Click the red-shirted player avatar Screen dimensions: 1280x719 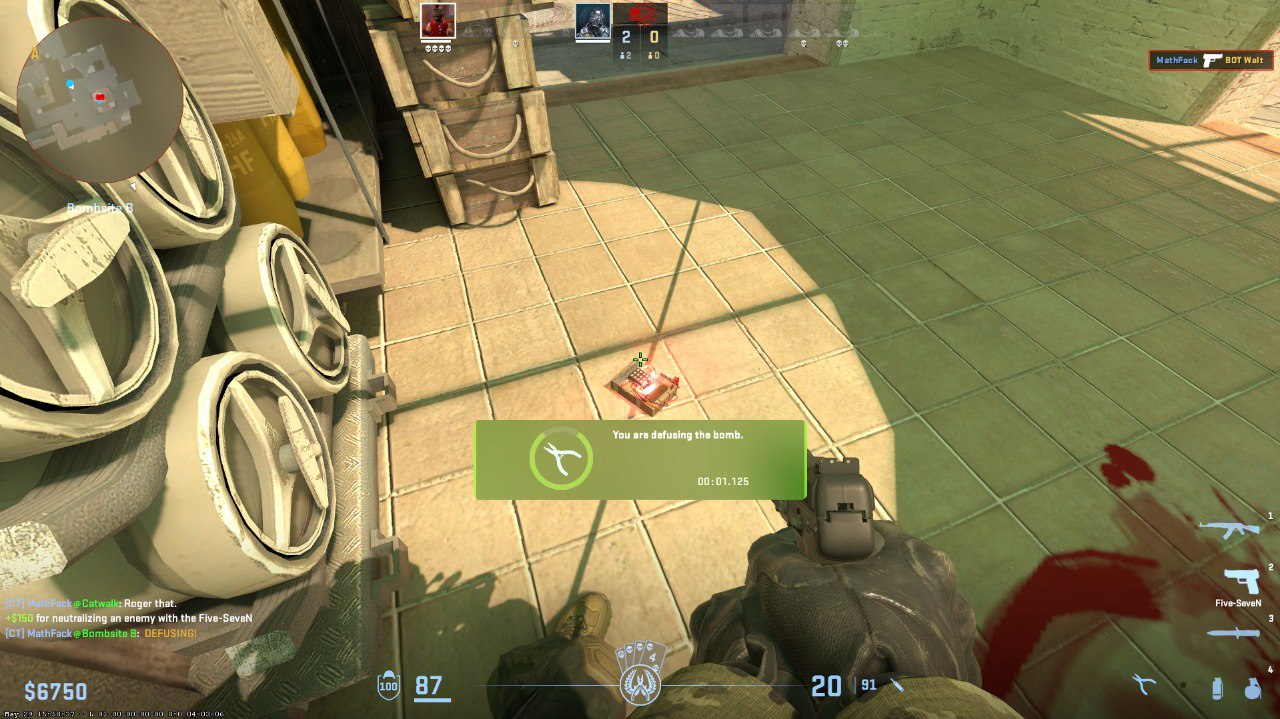(x=438, y=20)
